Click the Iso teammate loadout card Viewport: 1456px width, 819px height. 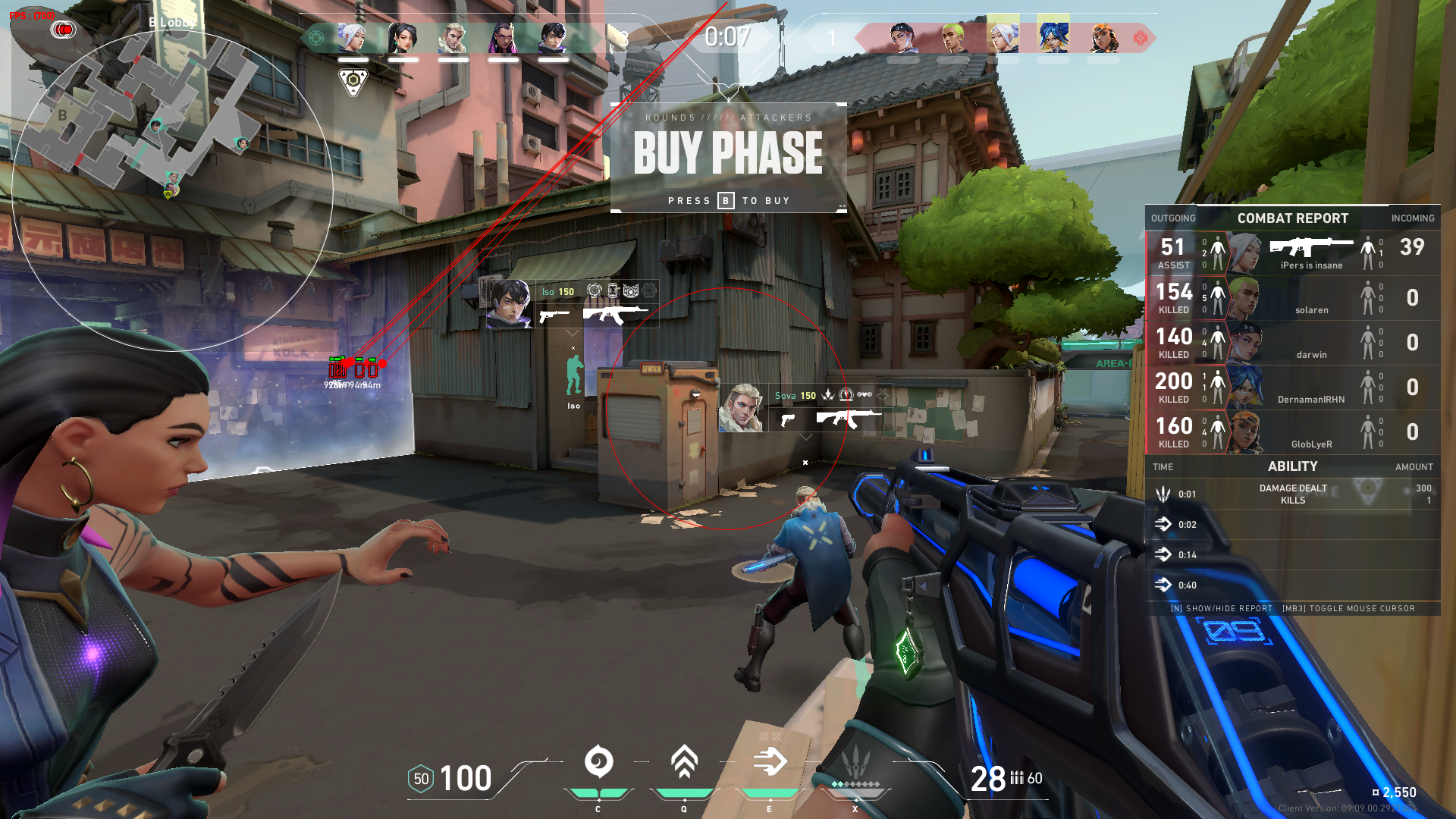573,304
